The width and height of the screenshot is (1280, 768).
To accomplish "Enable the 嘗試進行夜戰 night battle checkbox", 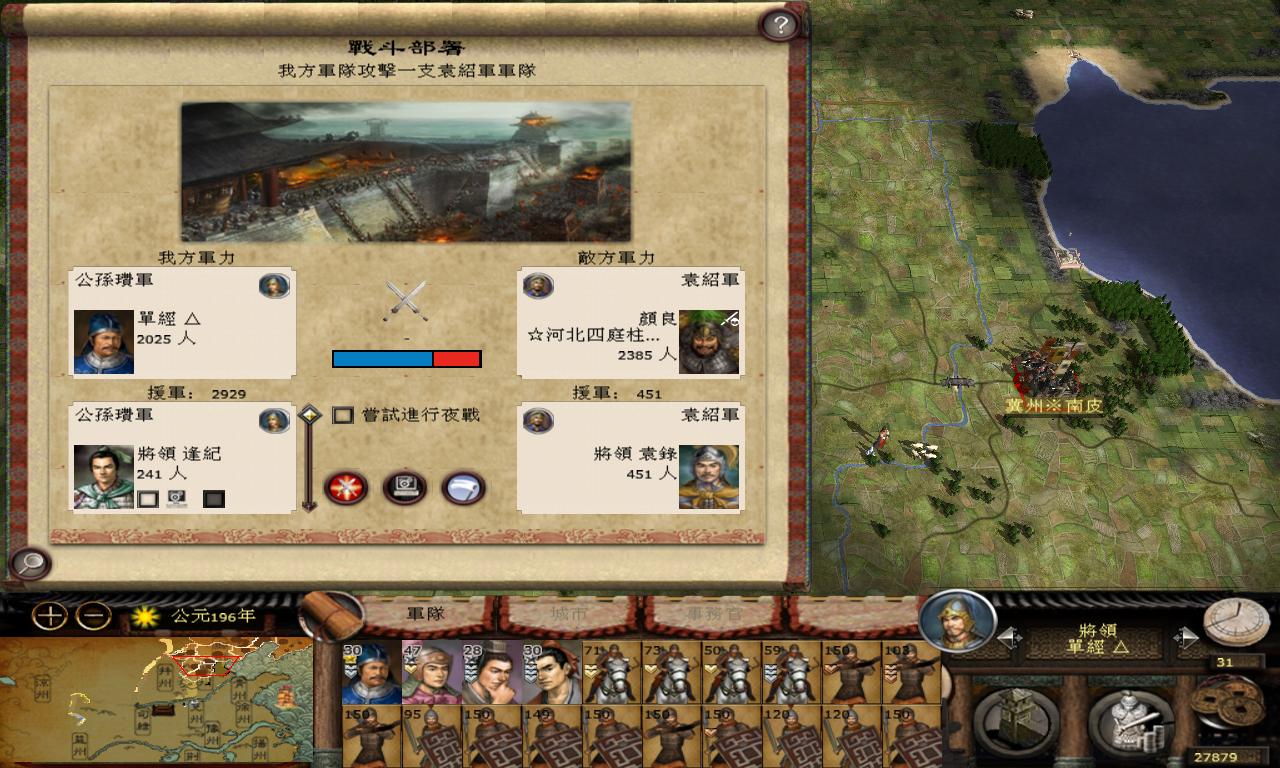I will click(344, 415).
